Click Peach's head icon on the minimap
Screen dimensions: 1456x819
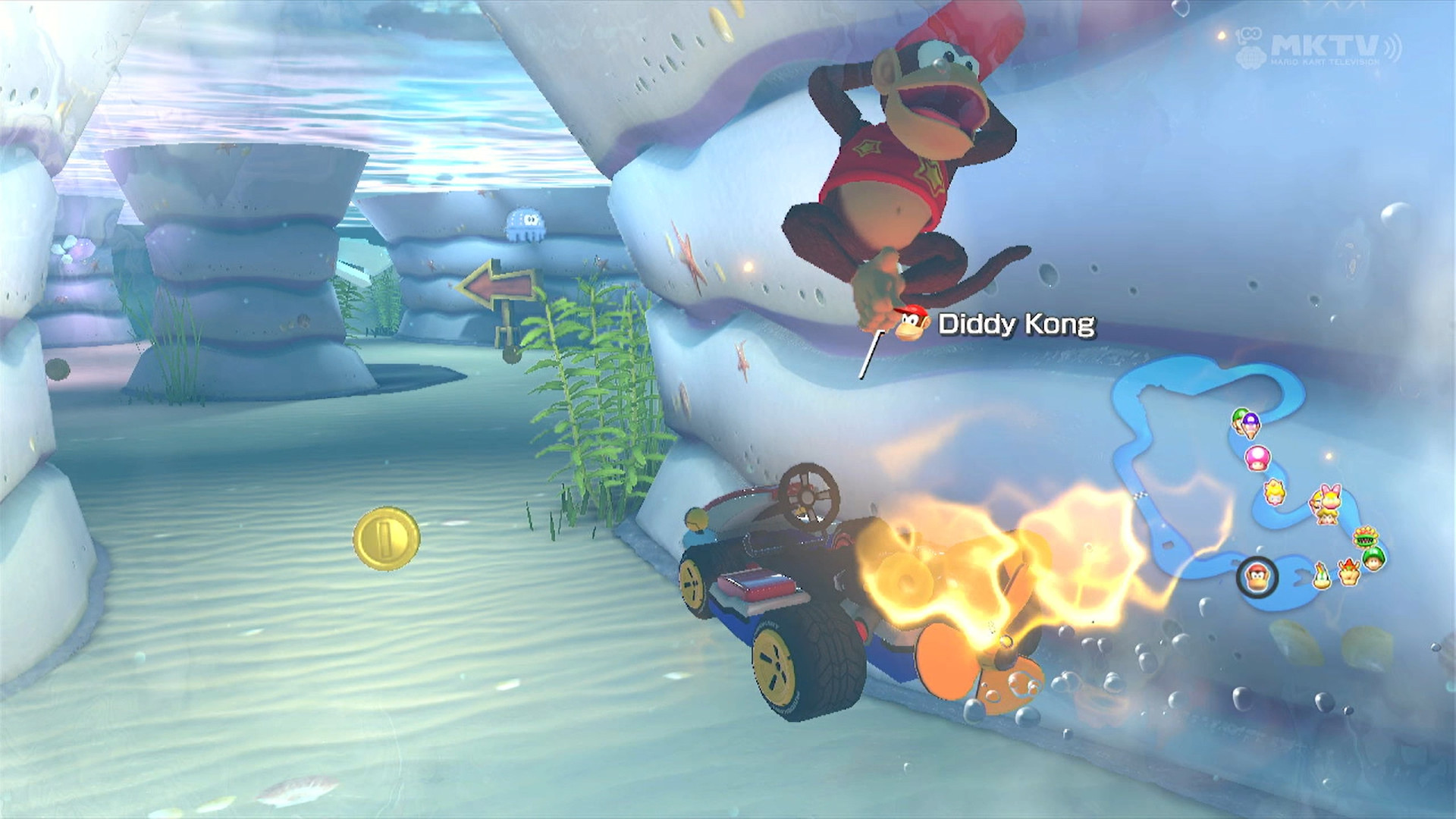coord(1273,493)
